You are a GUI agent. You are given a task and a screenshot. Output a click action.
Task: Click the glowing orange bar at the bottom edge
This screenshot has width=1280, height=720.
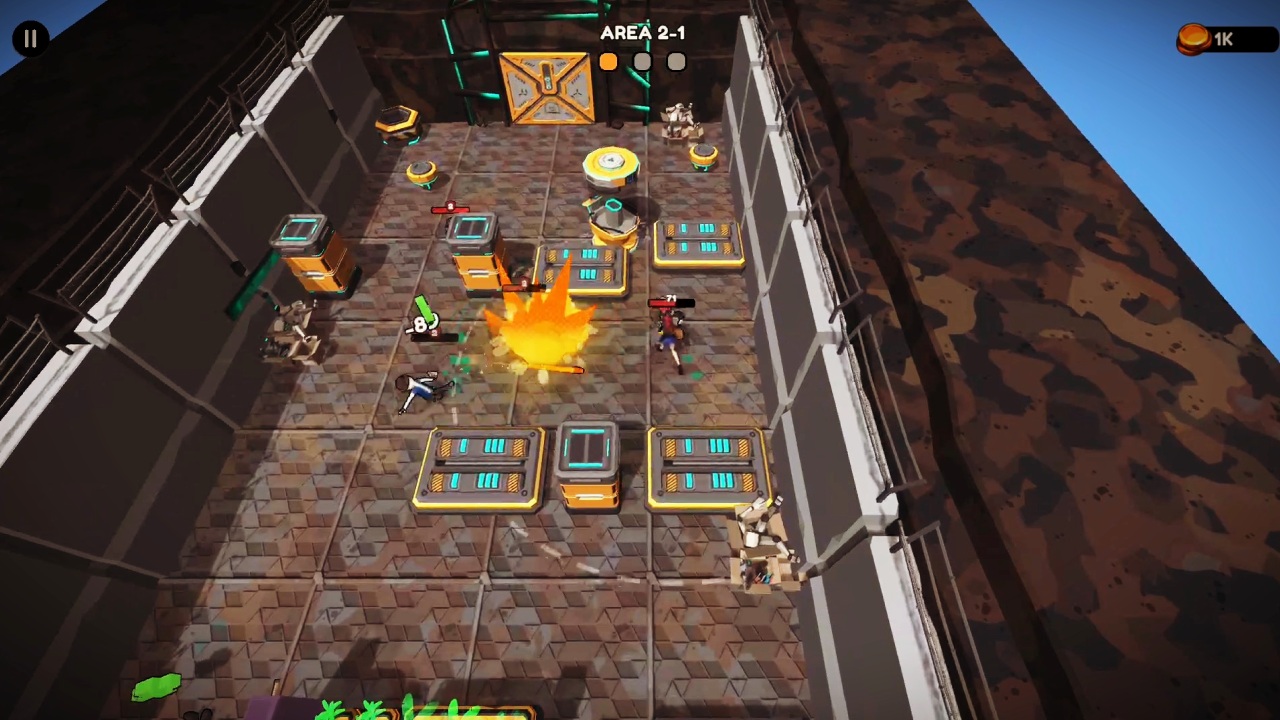pos(430,715)
